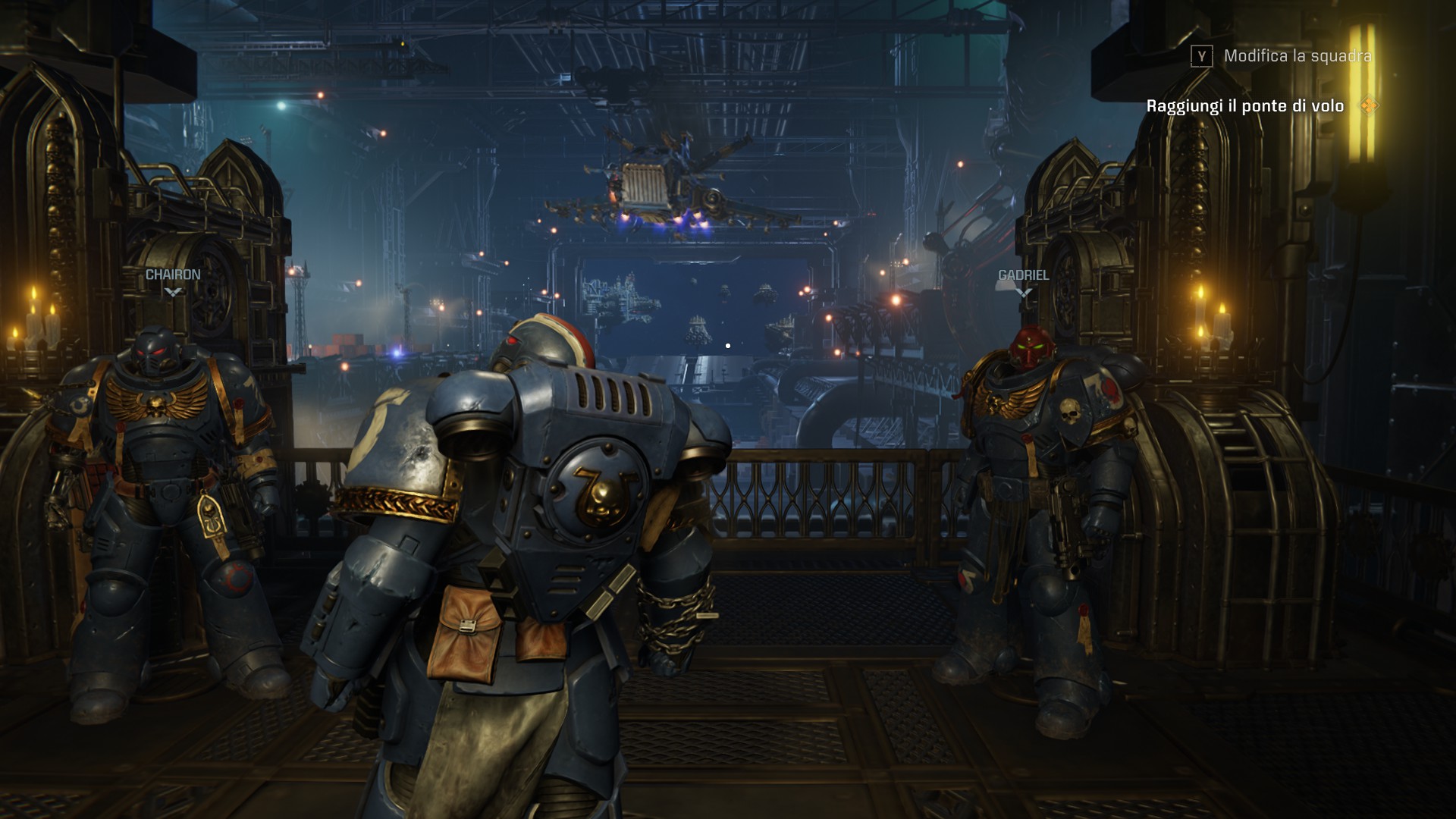Select the Chairon squadmate nameplate
The image size is (1456, 819).
[x=173, y=275]
